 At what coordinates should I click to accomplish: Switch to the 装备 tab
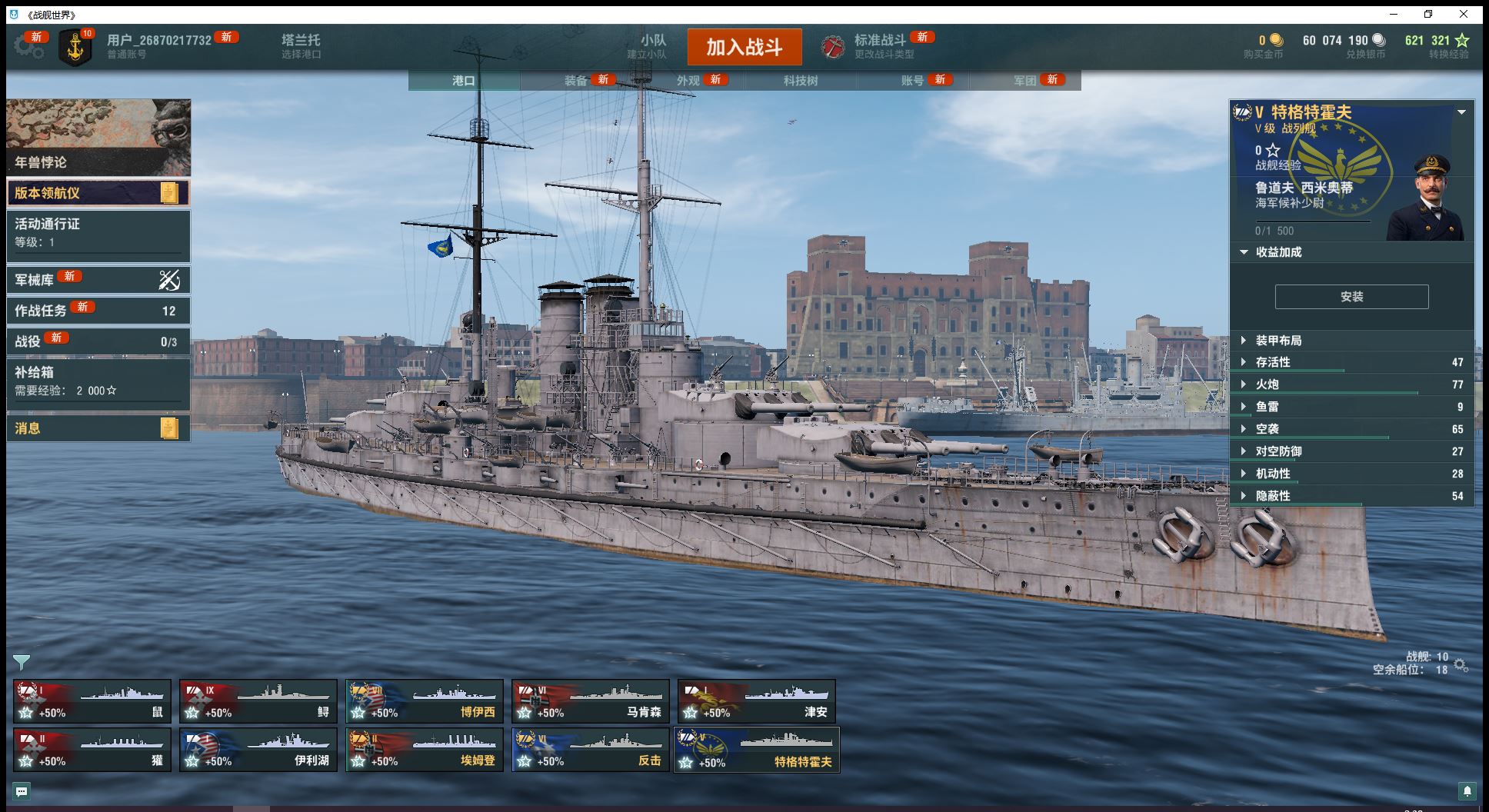point(576,80)
